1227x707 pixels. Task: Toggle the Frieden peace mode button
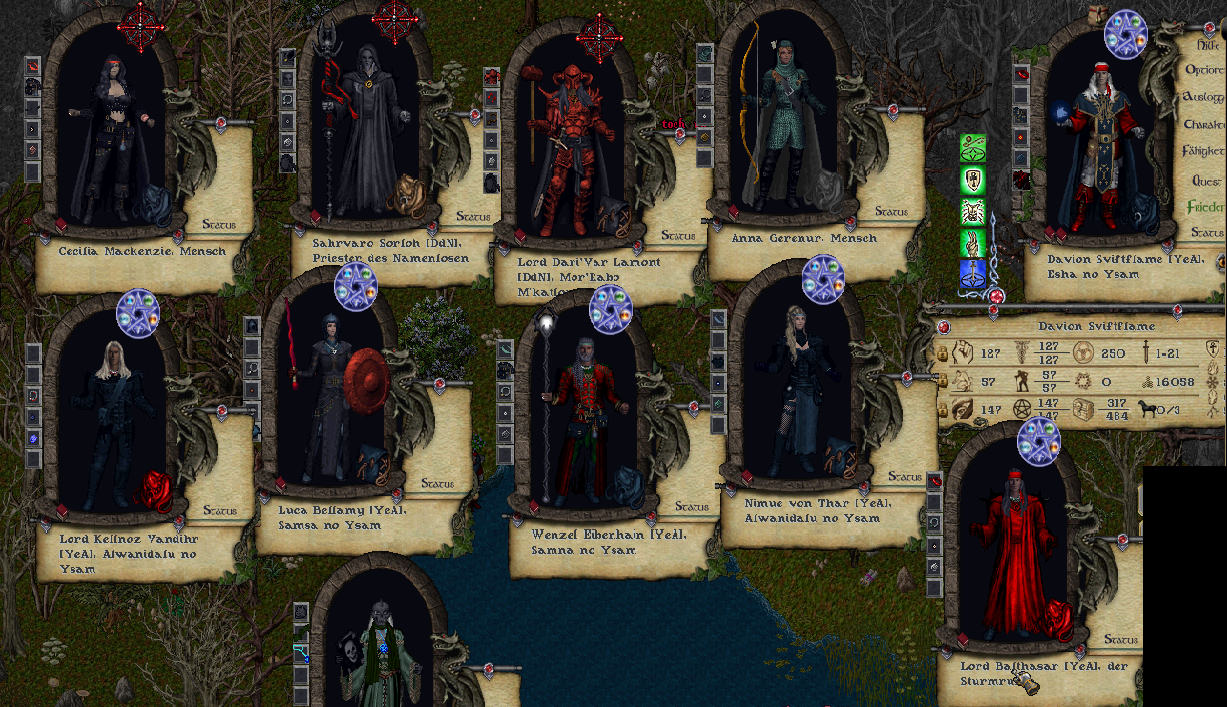pyautogui.click(x=1205, y=207)
